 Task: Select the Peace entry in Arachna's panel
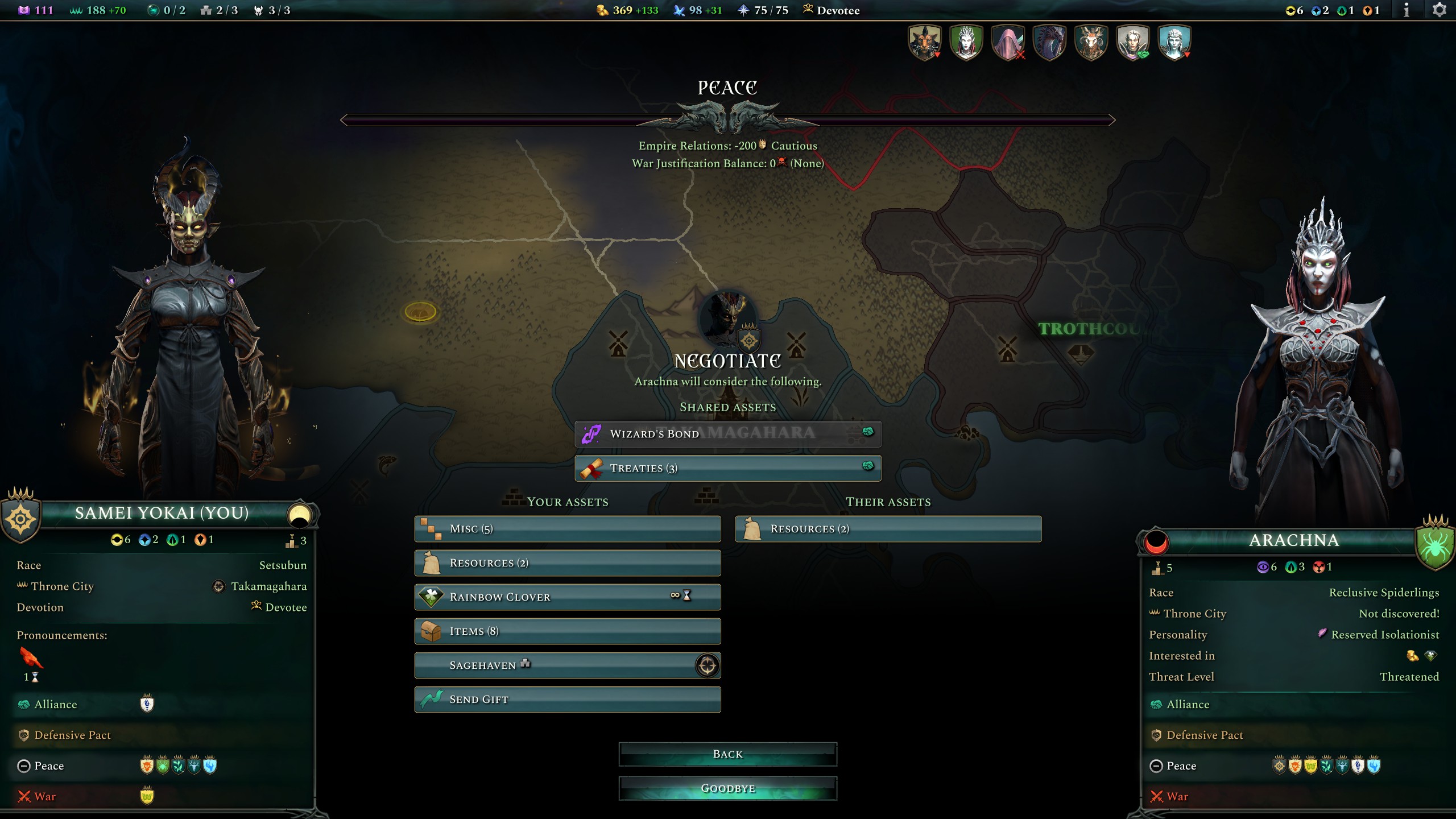click(x=1181, y=766)
